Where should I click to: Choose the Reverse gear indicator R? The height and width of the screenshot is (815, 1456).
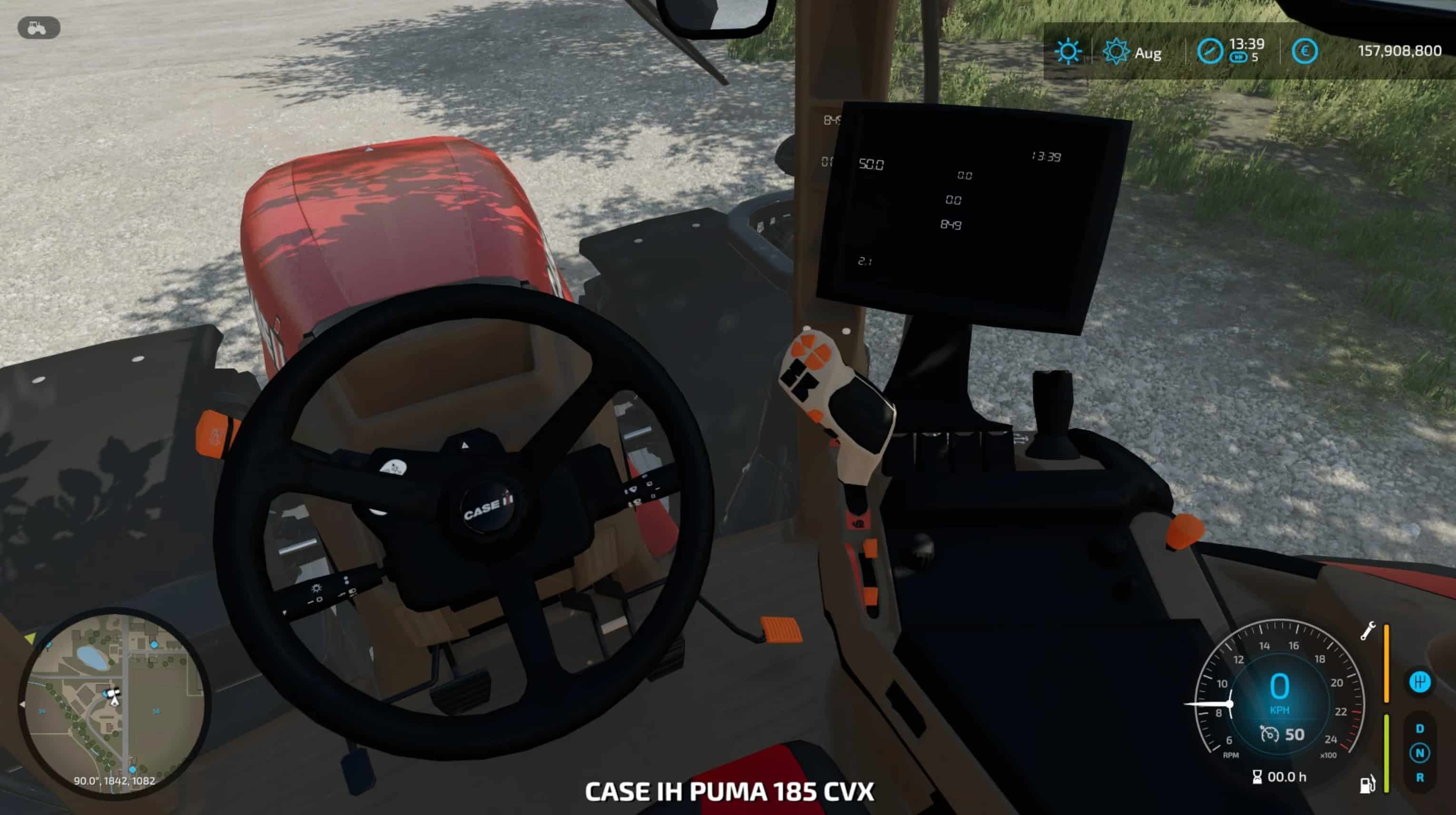1419,778
